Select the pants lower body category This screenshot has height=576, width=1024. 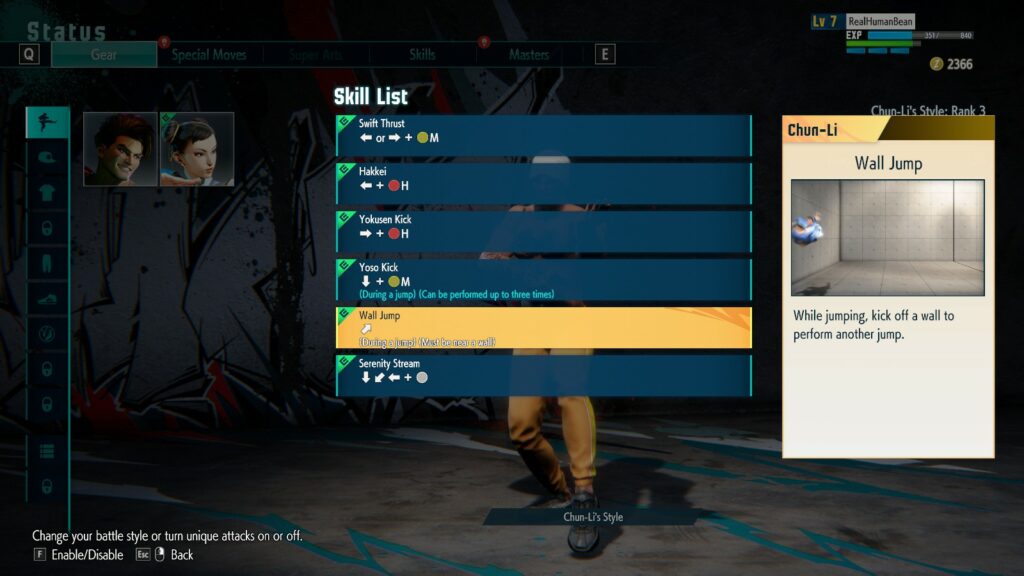47,265
